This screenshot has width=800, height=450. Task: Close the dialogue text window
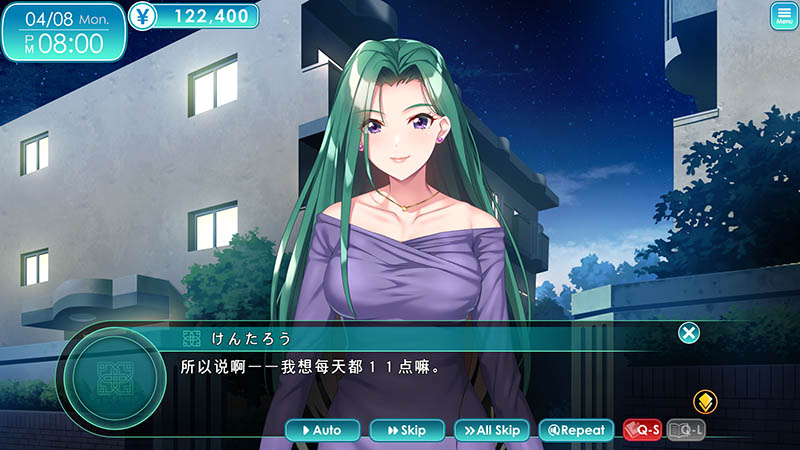coord(689,333)
